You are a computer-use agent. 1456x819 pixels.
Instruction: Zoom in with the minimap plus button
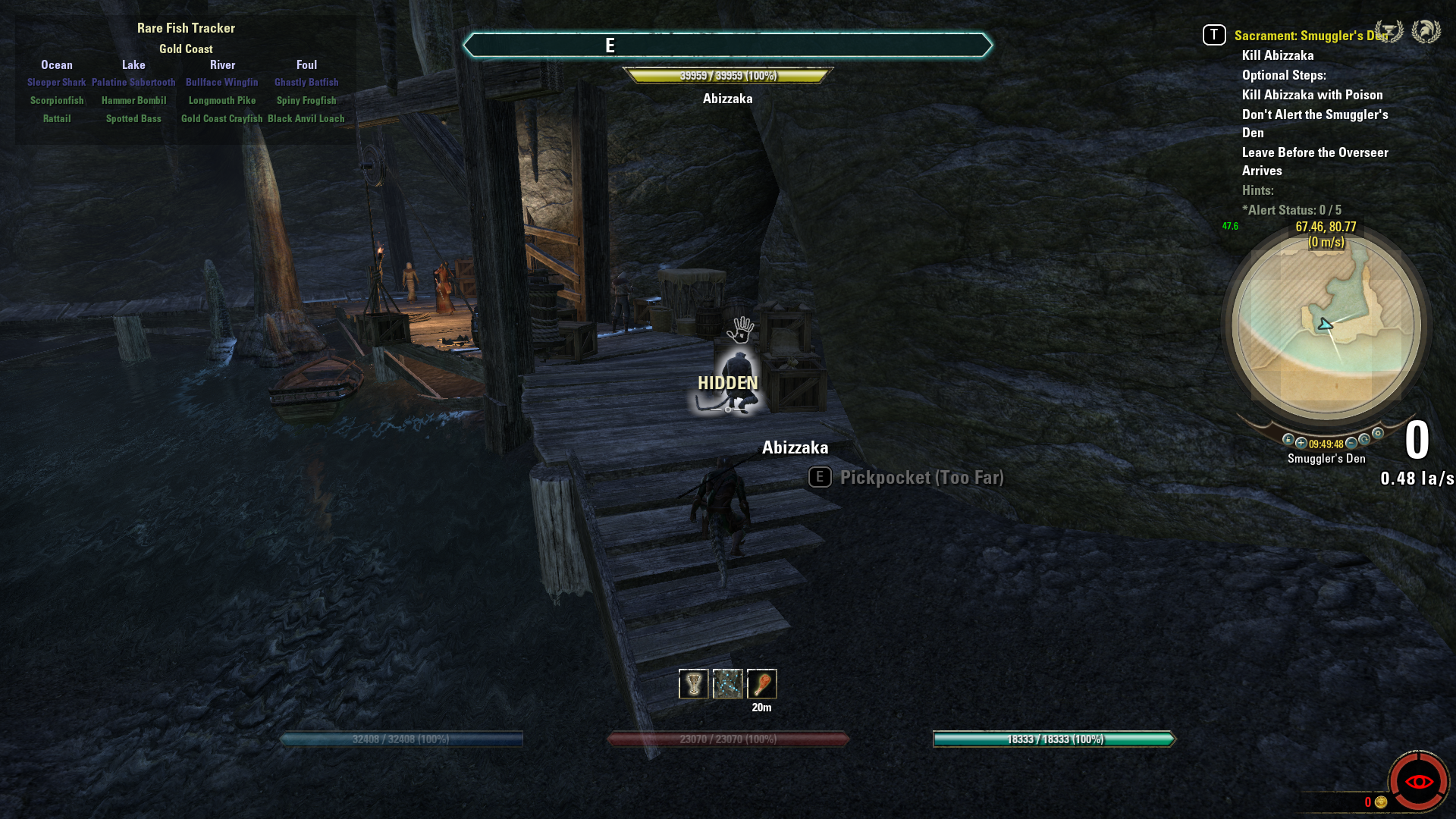[1301, 443]
